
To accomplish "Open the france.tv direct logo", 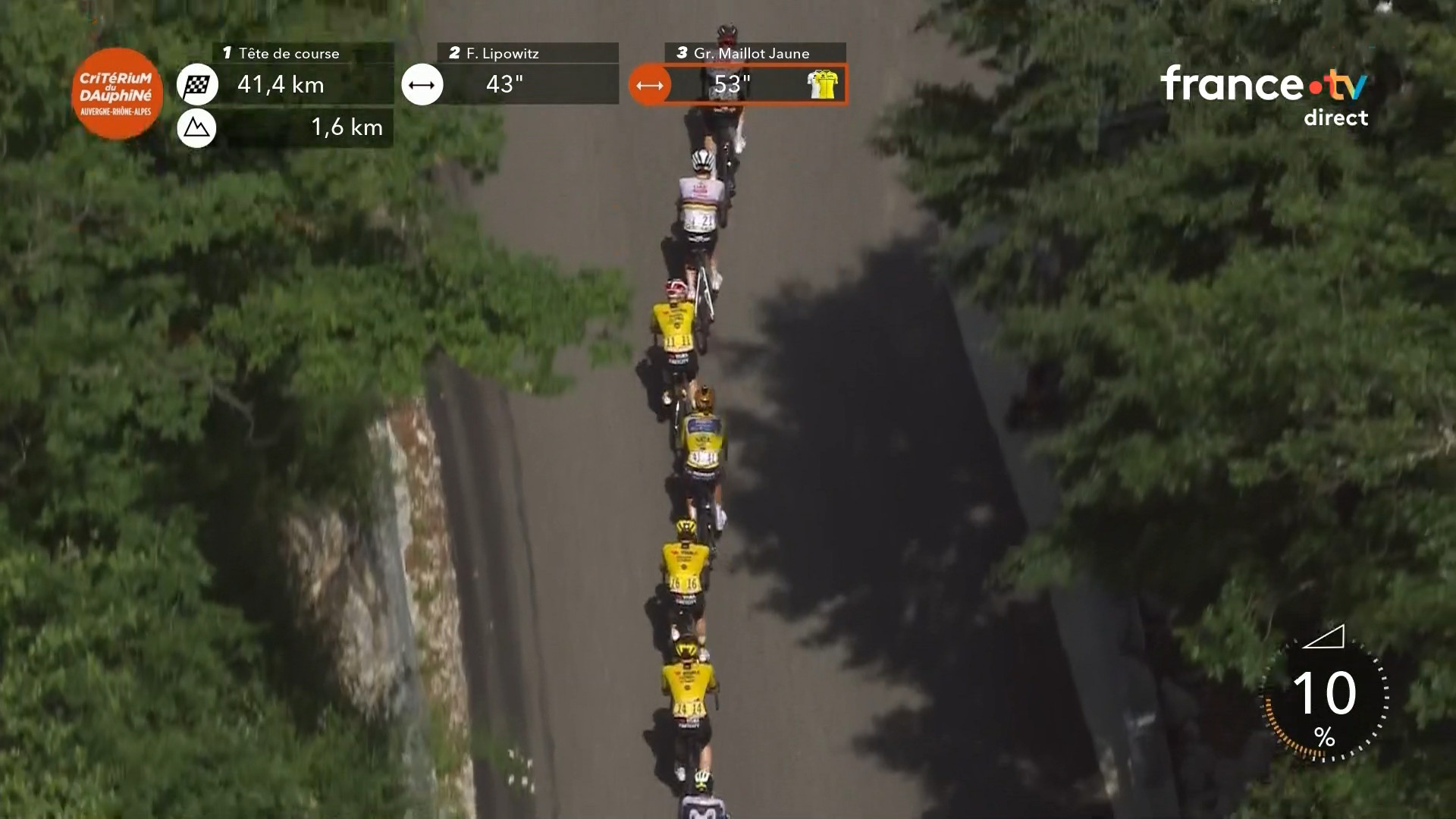I will (x=1264, y=95).
